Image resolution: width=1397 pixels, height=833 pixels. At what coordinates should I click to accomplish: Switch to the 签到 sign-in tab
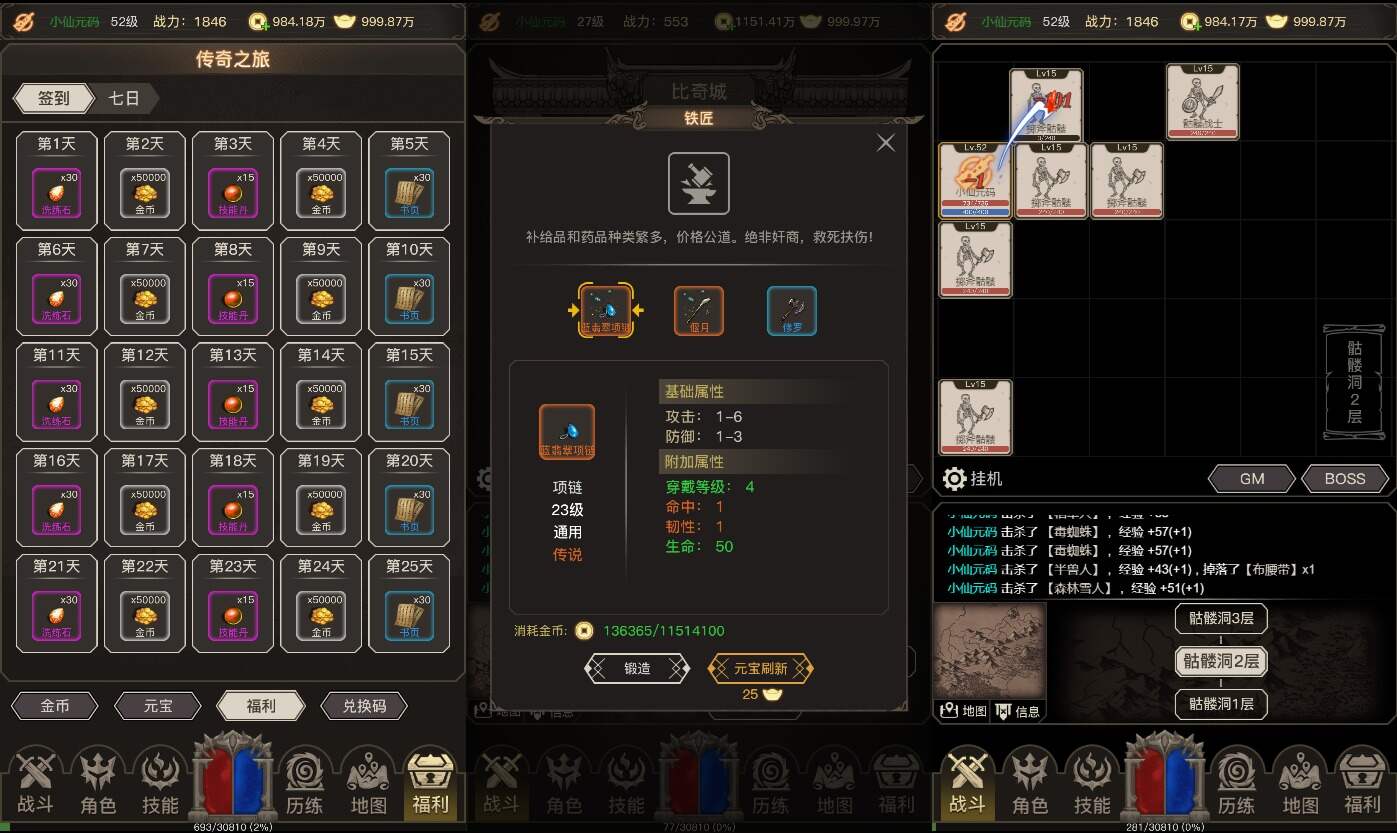pos(53,98)
